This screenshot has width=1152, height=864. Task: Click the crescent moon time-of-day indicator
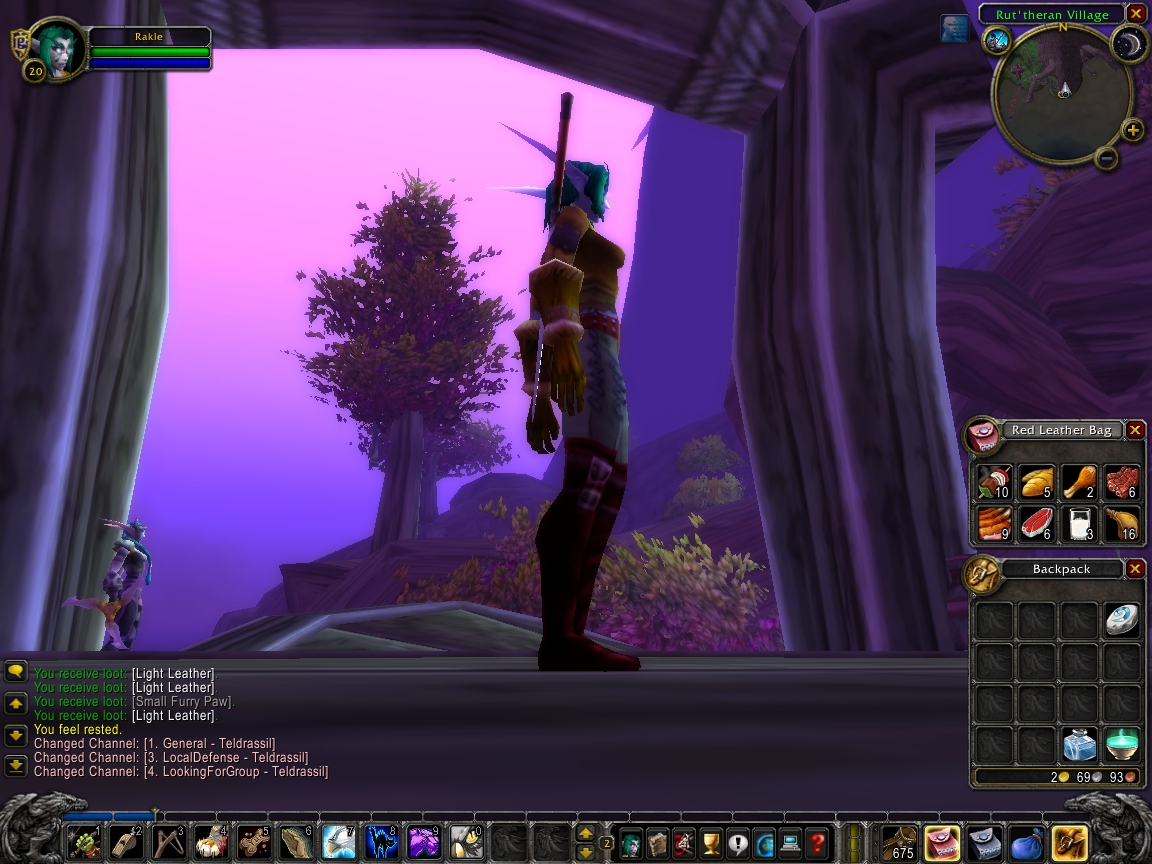[1129, 42]
